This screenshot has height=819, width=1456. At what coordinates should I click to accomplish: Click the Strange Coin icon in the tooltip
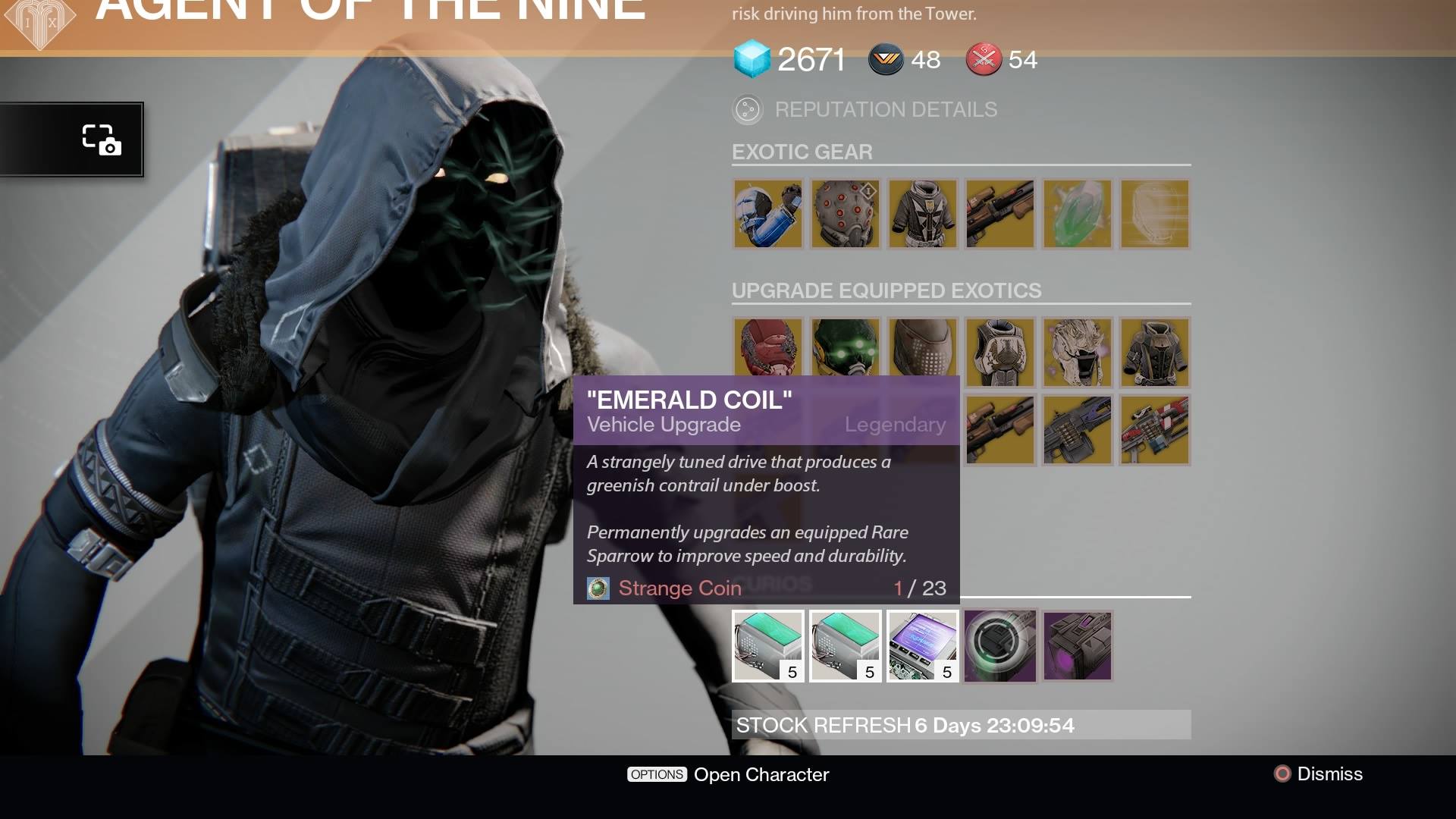pos(598,588)
